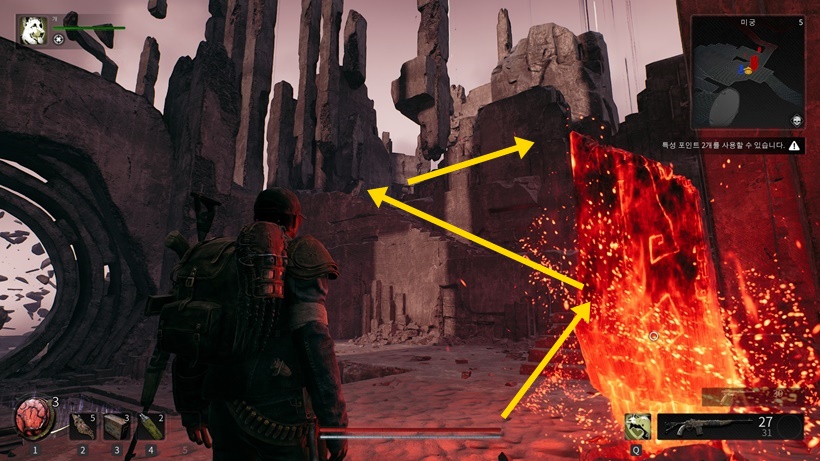Select the bandage consumable in slot 2
Viewport: 820px width, 461px height.
83,425
